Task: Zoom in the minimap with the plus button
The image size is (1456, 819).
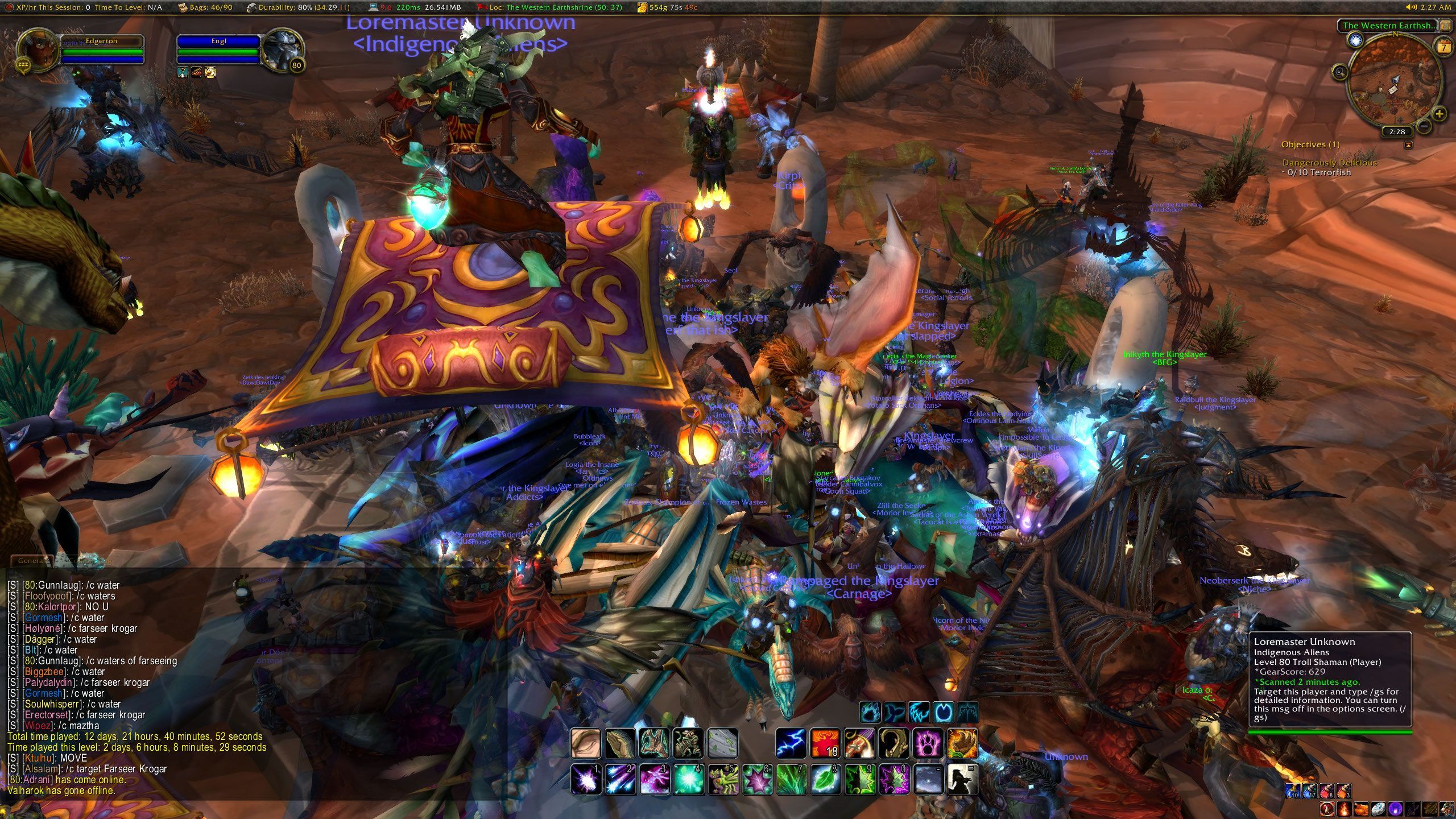Action: pyautogui.click(x=1439, y=114)
